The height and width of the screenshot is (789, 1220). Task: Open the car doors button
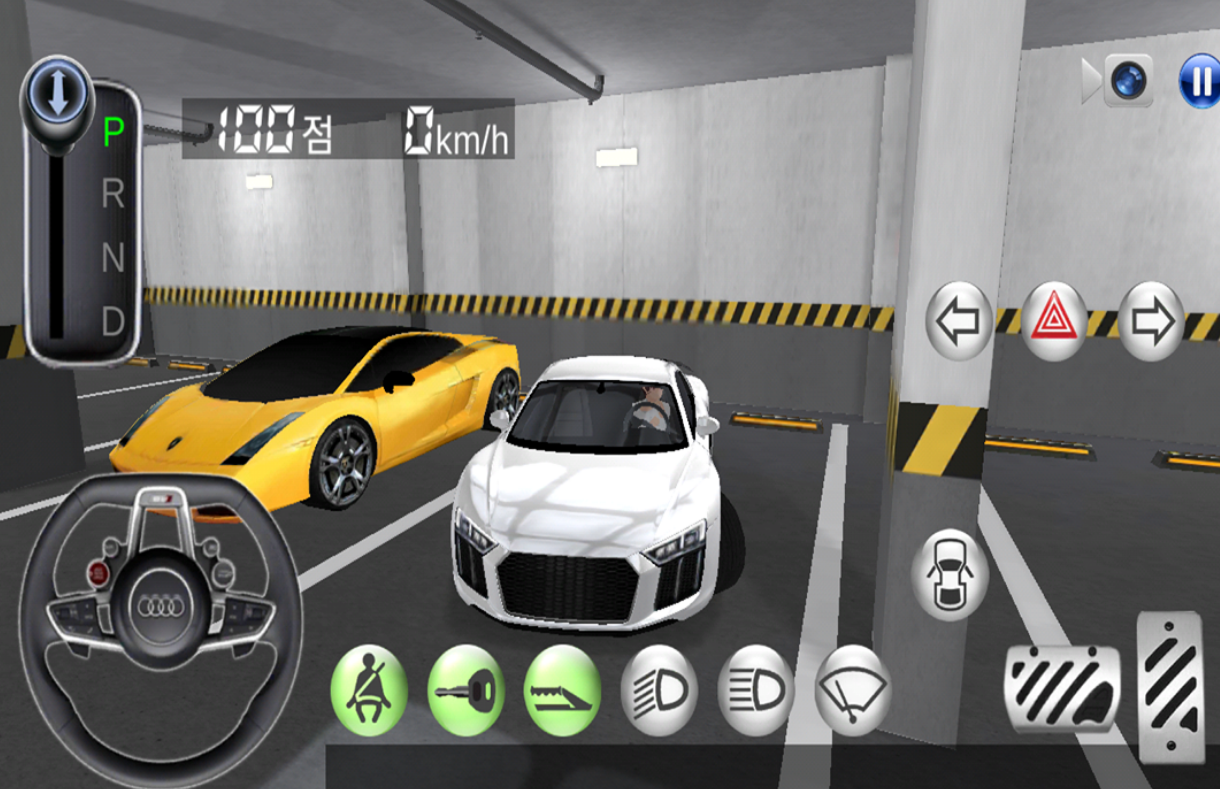click(x=949, y=575)
